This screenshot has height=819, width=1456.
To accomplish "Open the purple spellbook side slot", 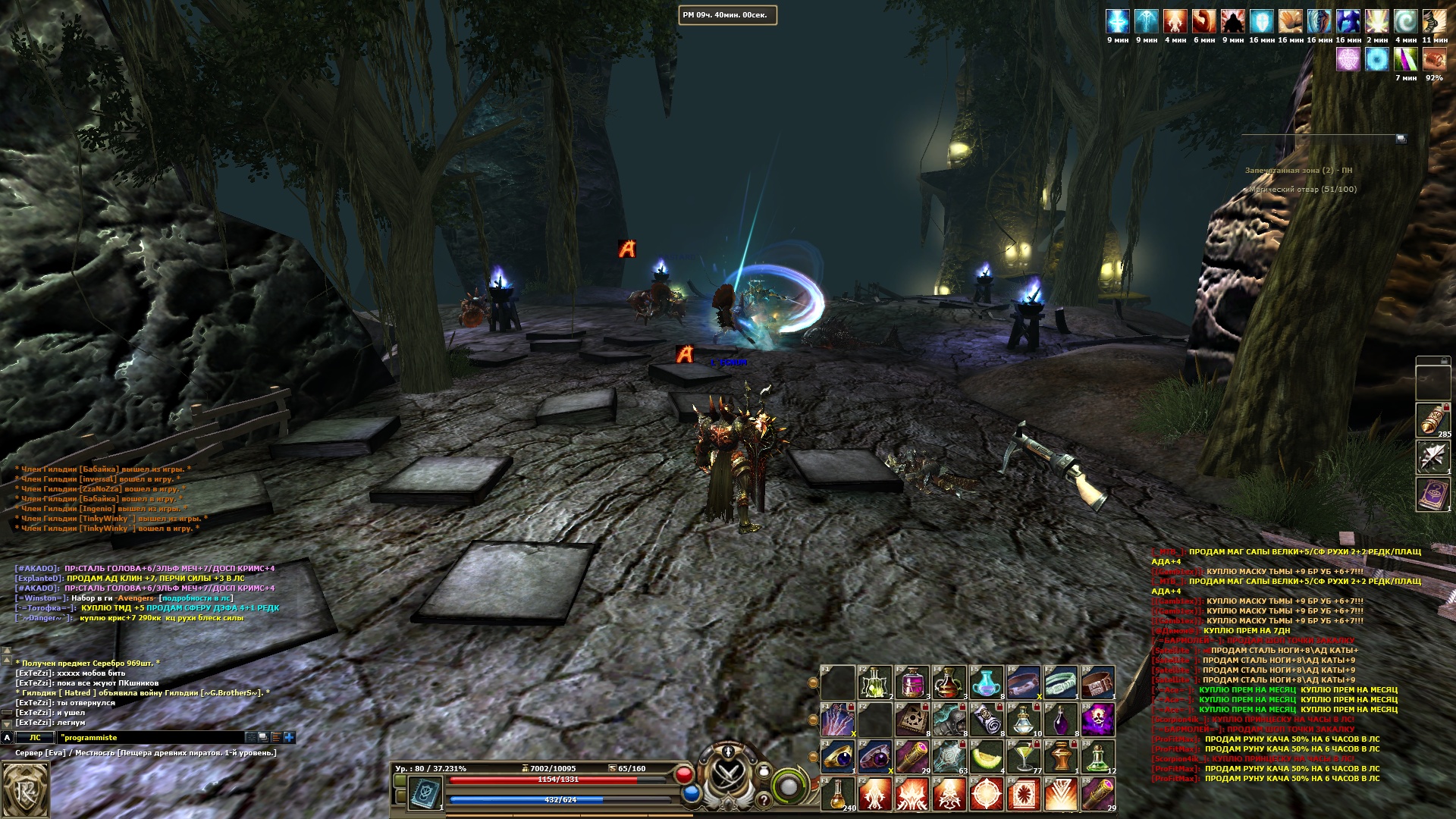I will click(1432, 494).
